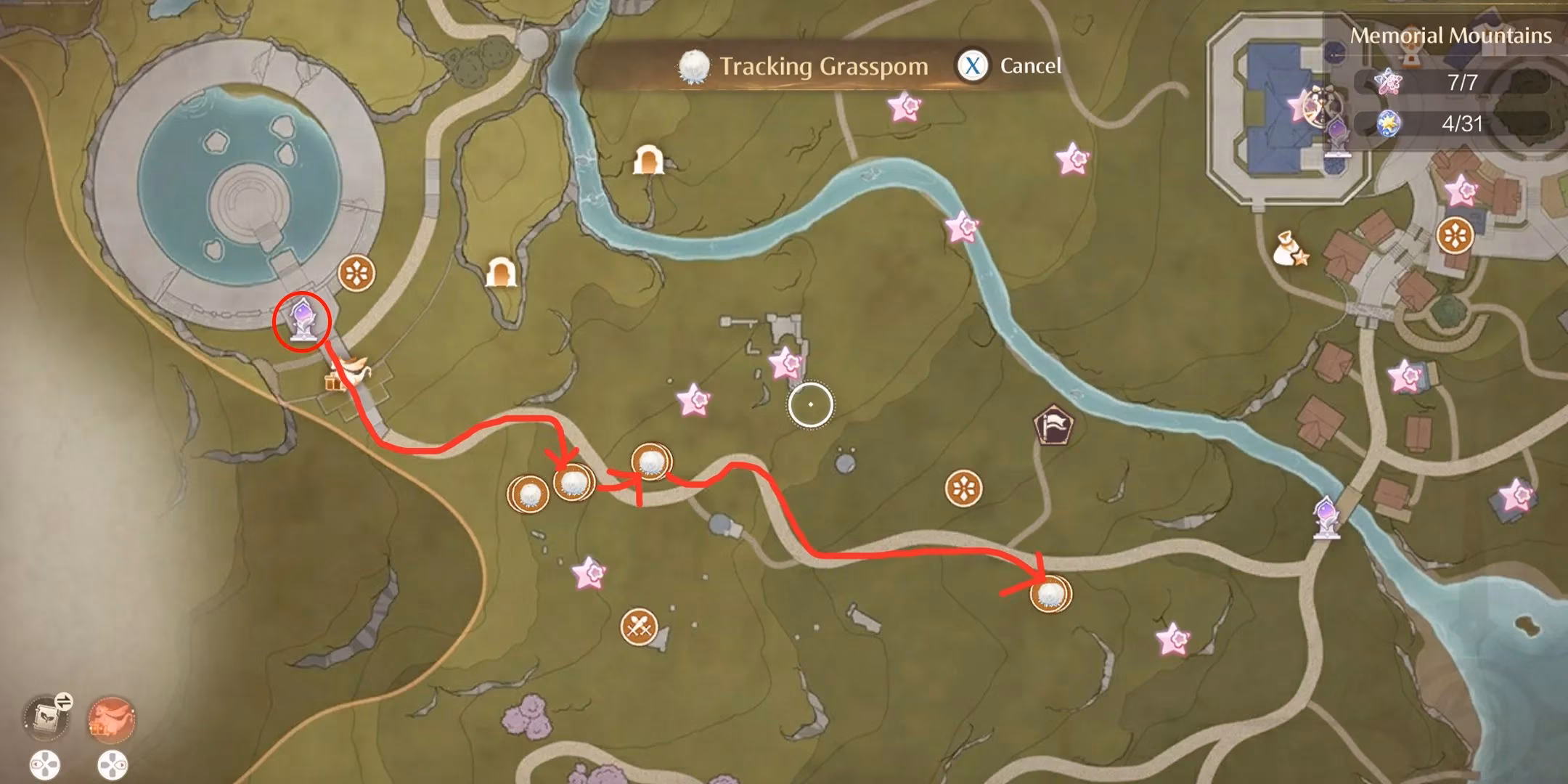Click the cave entrance icon below the waterfall
This screenshot has height=784, width=1568.
click(650, 158)
